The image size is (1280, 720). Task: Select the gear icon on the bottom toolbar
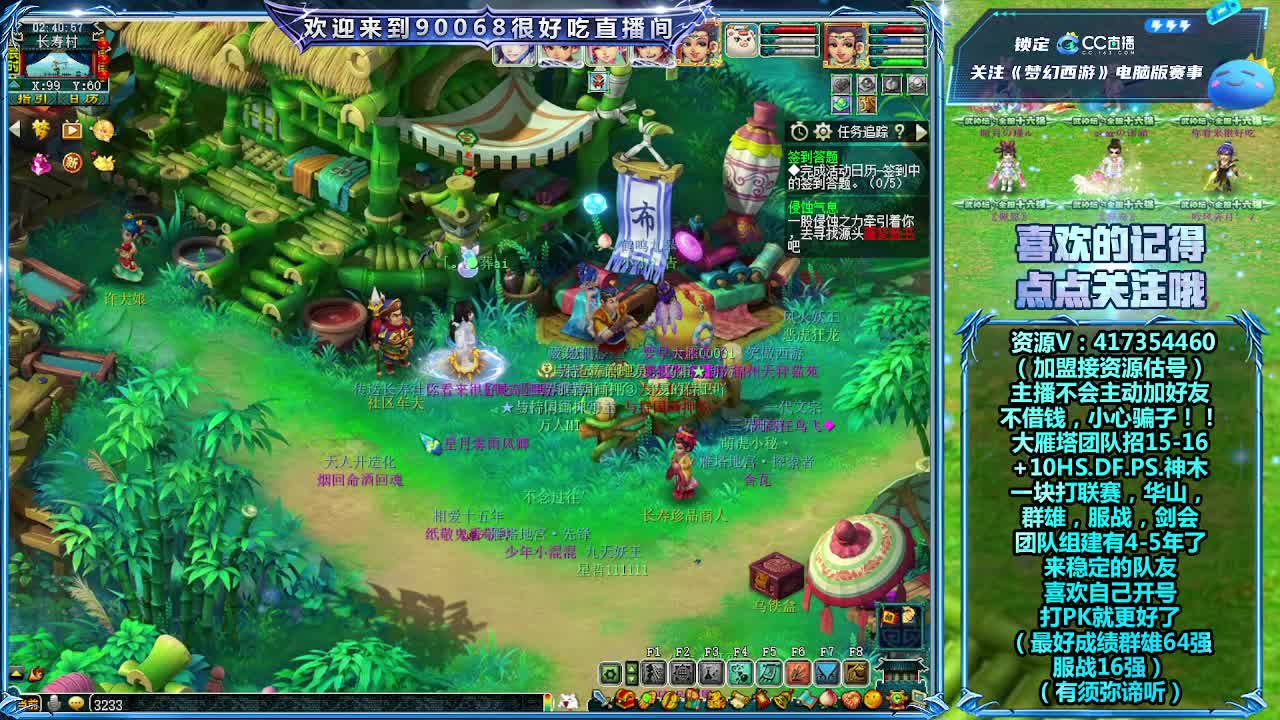tap(610, 671)
